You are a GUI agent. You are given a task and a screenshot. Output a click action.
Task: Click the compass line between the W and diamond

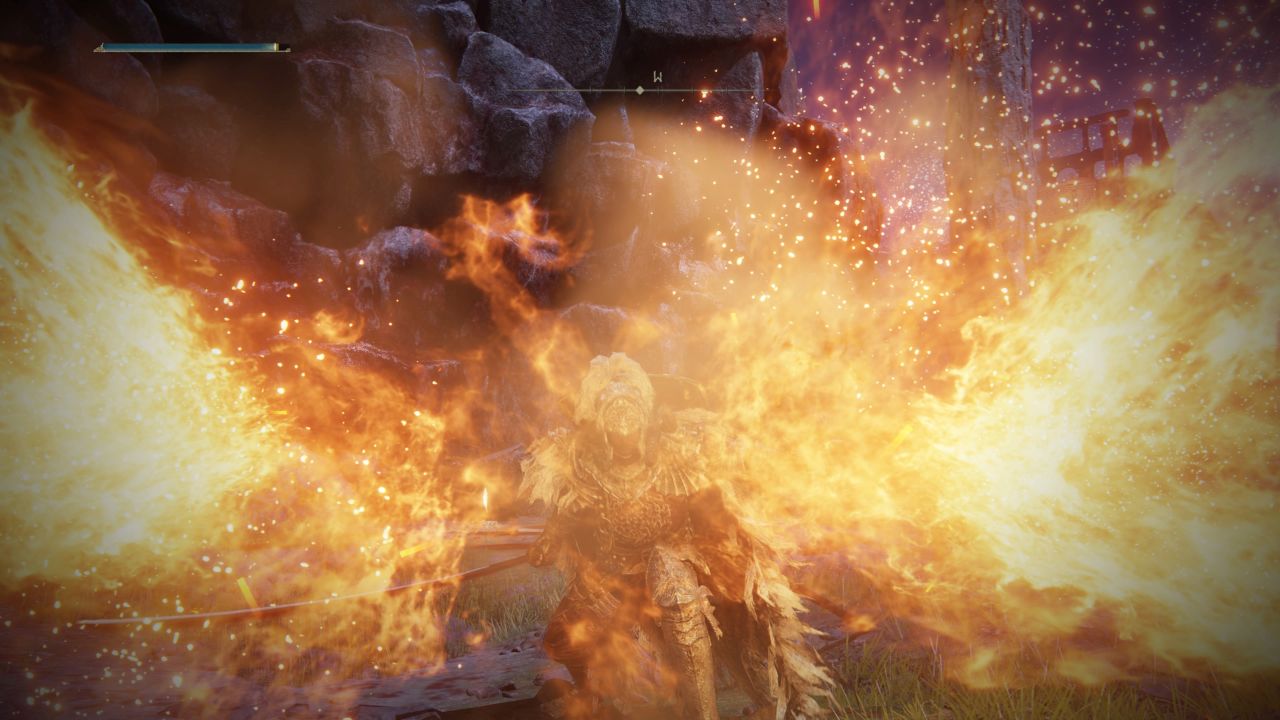[650, 90]
